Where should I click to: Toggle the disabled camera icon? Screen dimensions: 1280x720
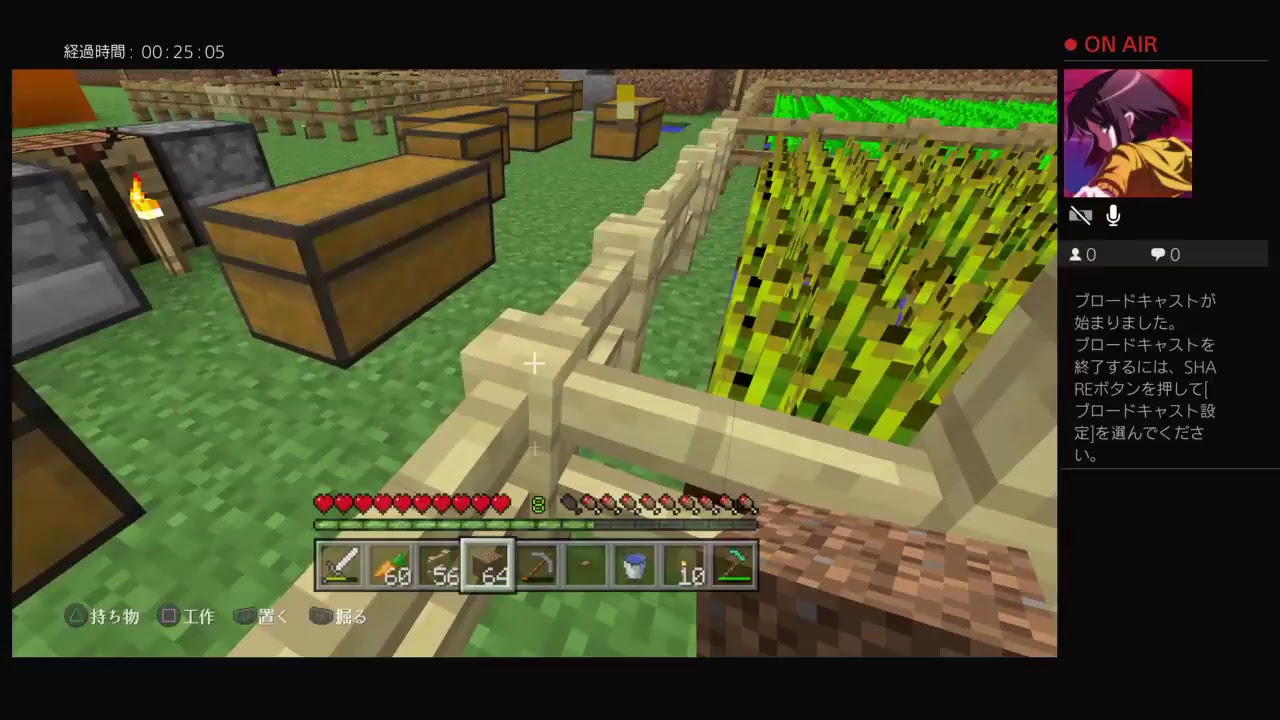pyautogui.click(x=1081, y=215)
